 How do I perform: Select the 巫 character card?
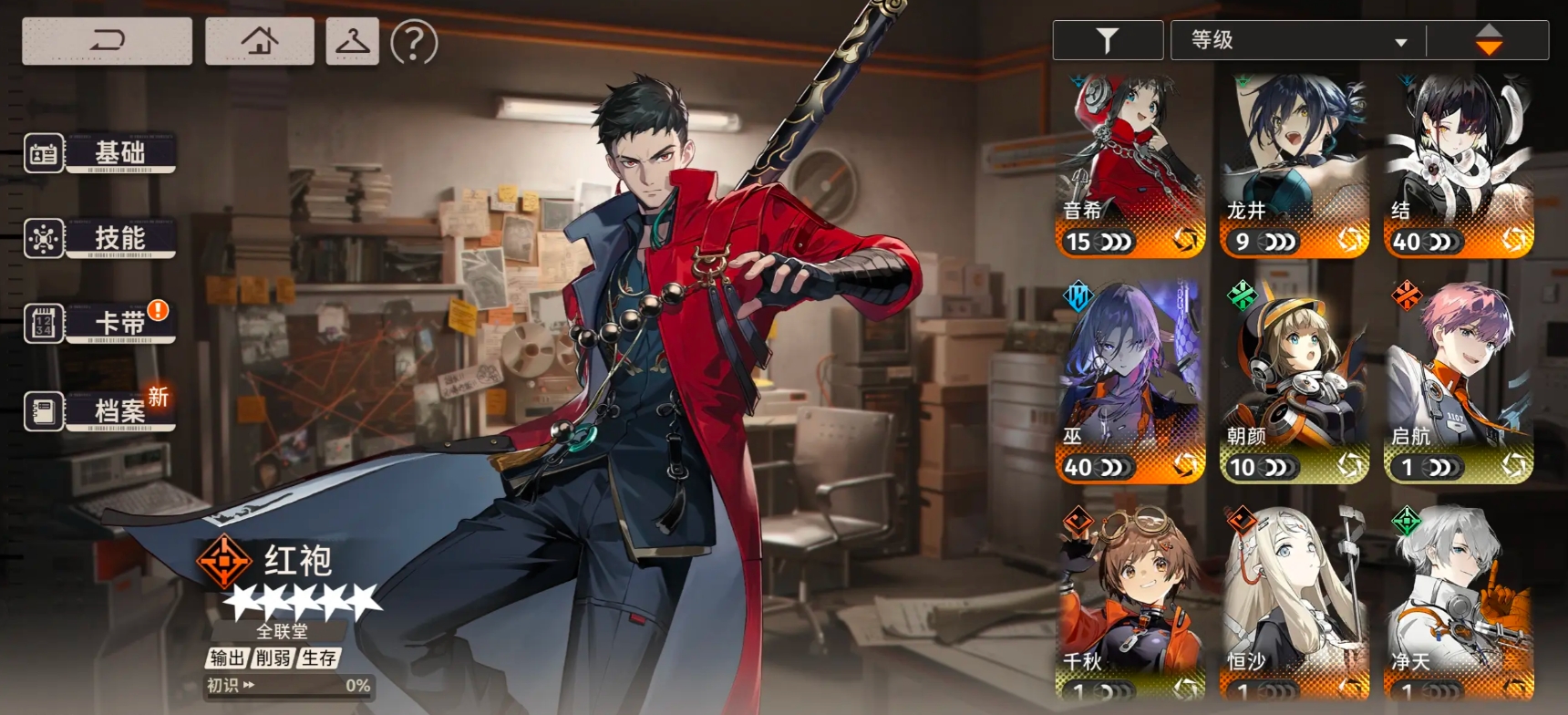click(1130, 383)
